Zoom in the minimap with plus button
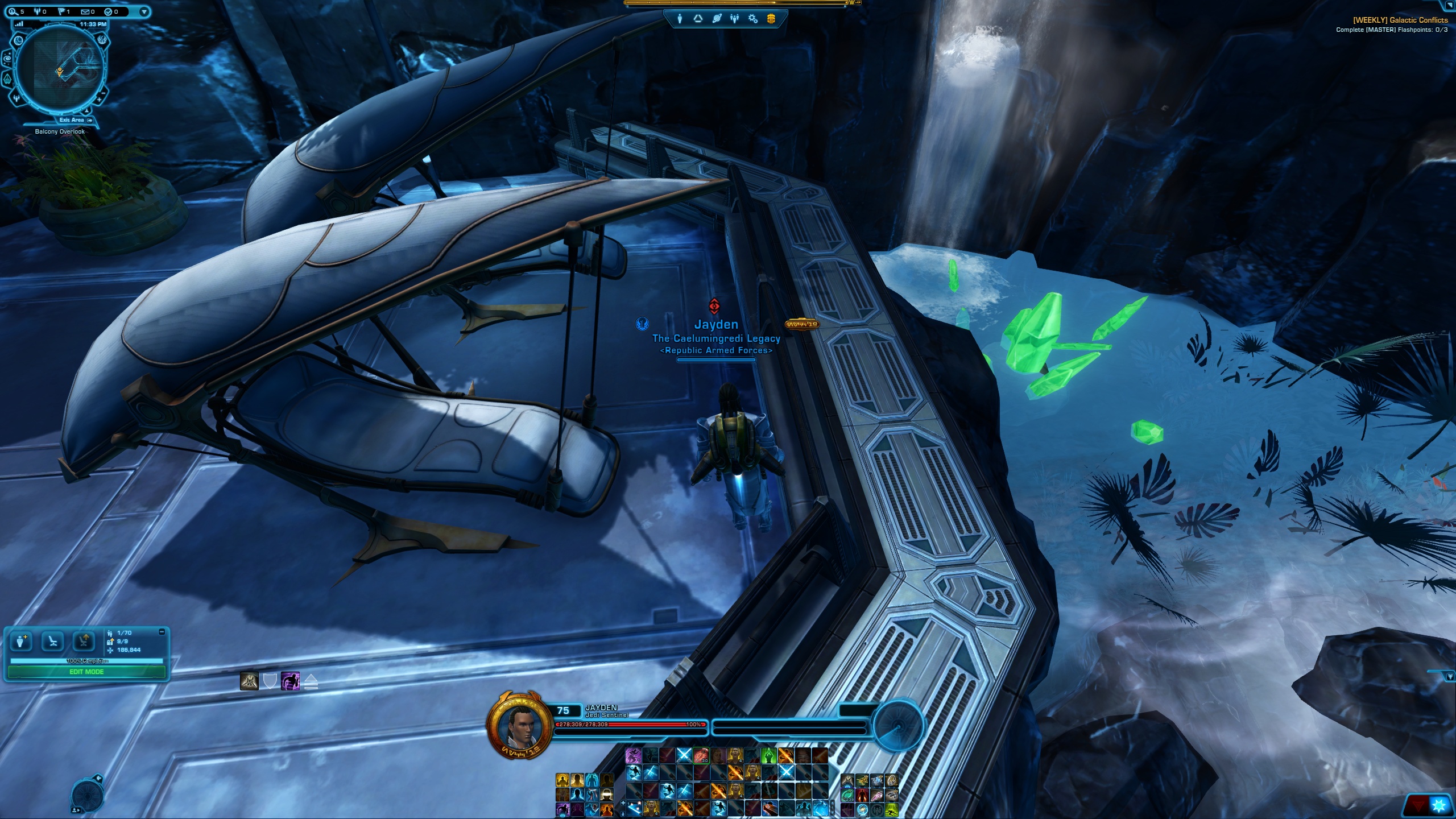The image size is (1456, 819). [99, 100]
